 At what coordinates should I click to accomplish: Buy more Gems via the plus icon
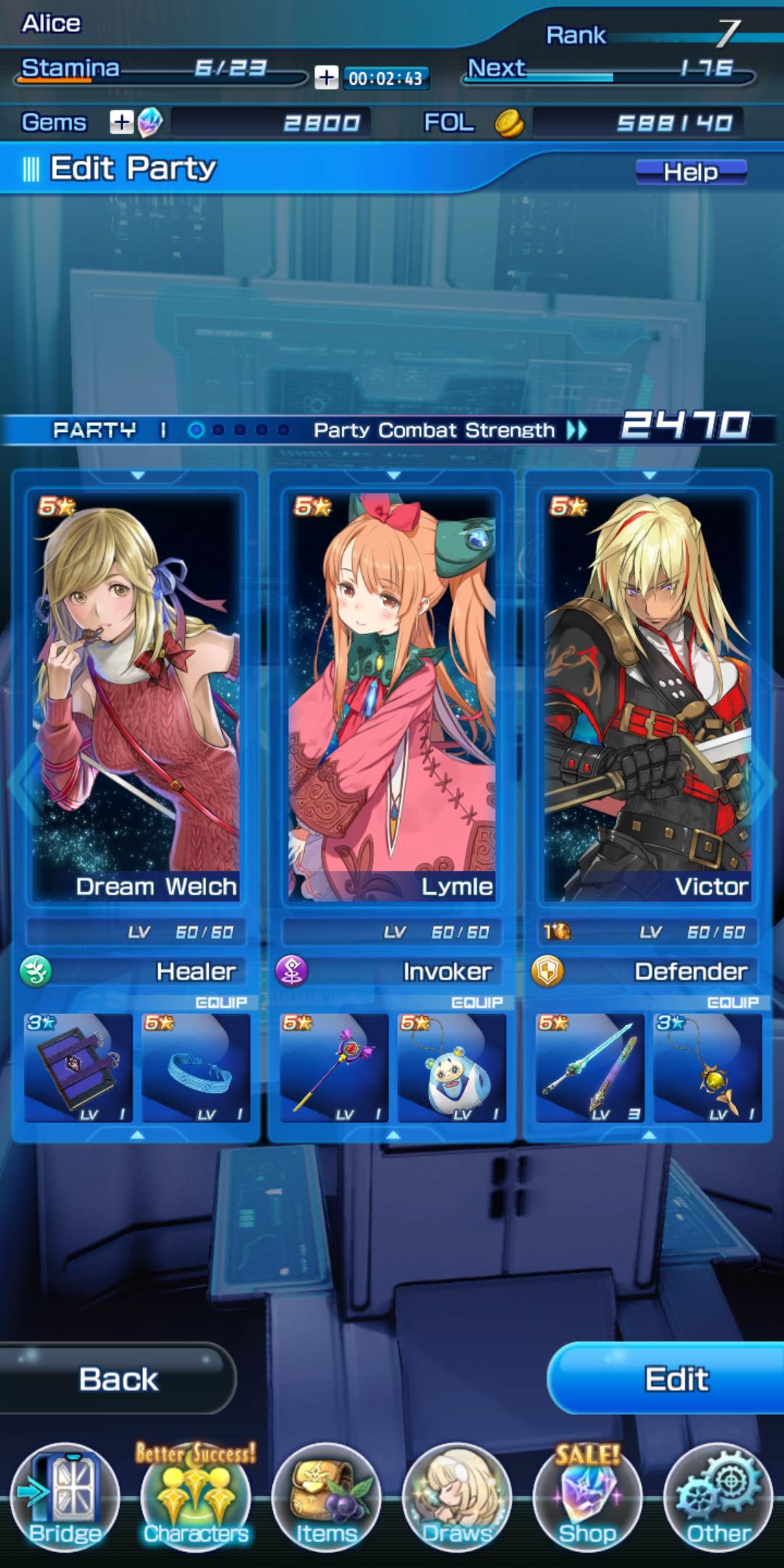coord(121,123)
